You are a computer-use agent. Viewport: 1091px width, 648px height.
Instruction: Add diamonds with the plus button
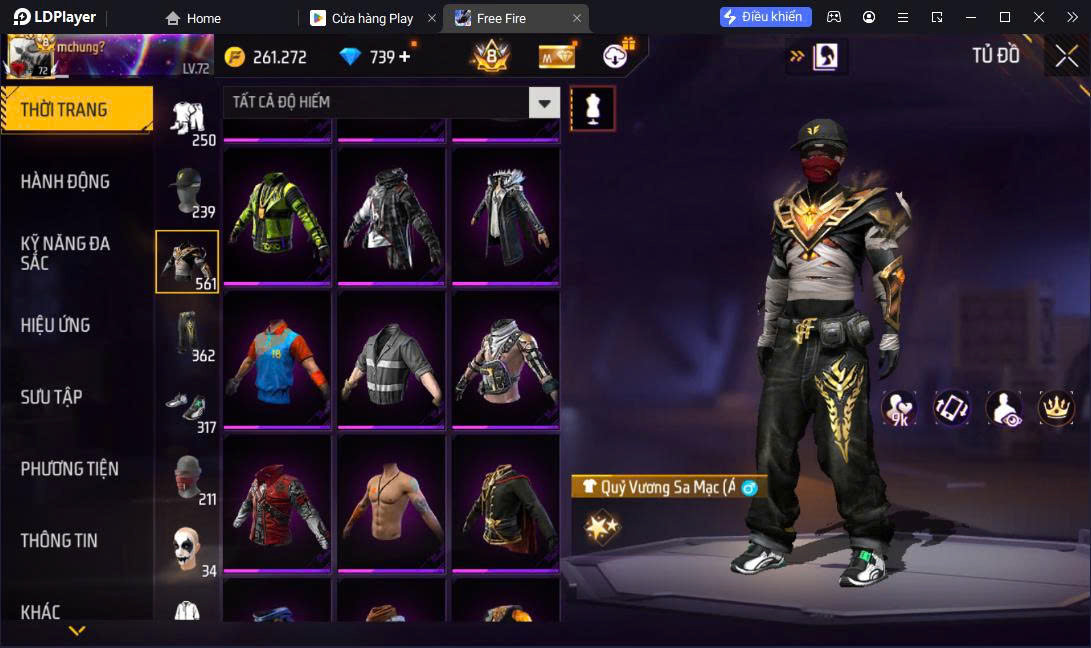point(405,57)
